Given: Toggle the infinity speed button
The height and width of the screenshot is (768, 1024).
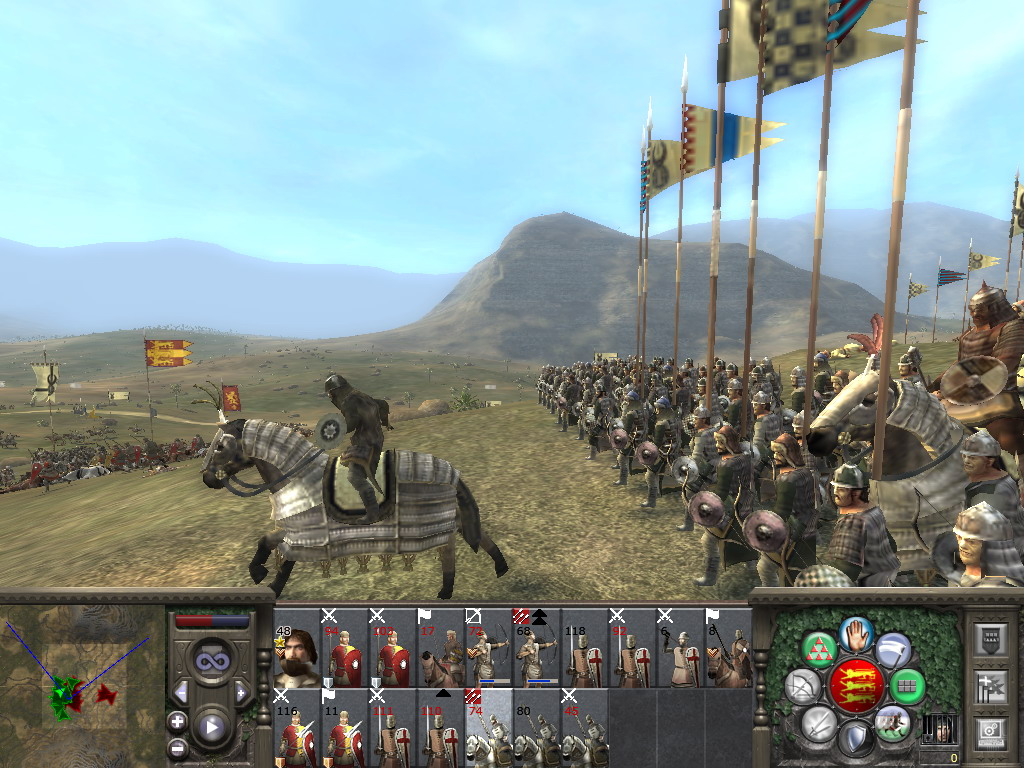Looking at the screenshot, I should coord(212,660).
